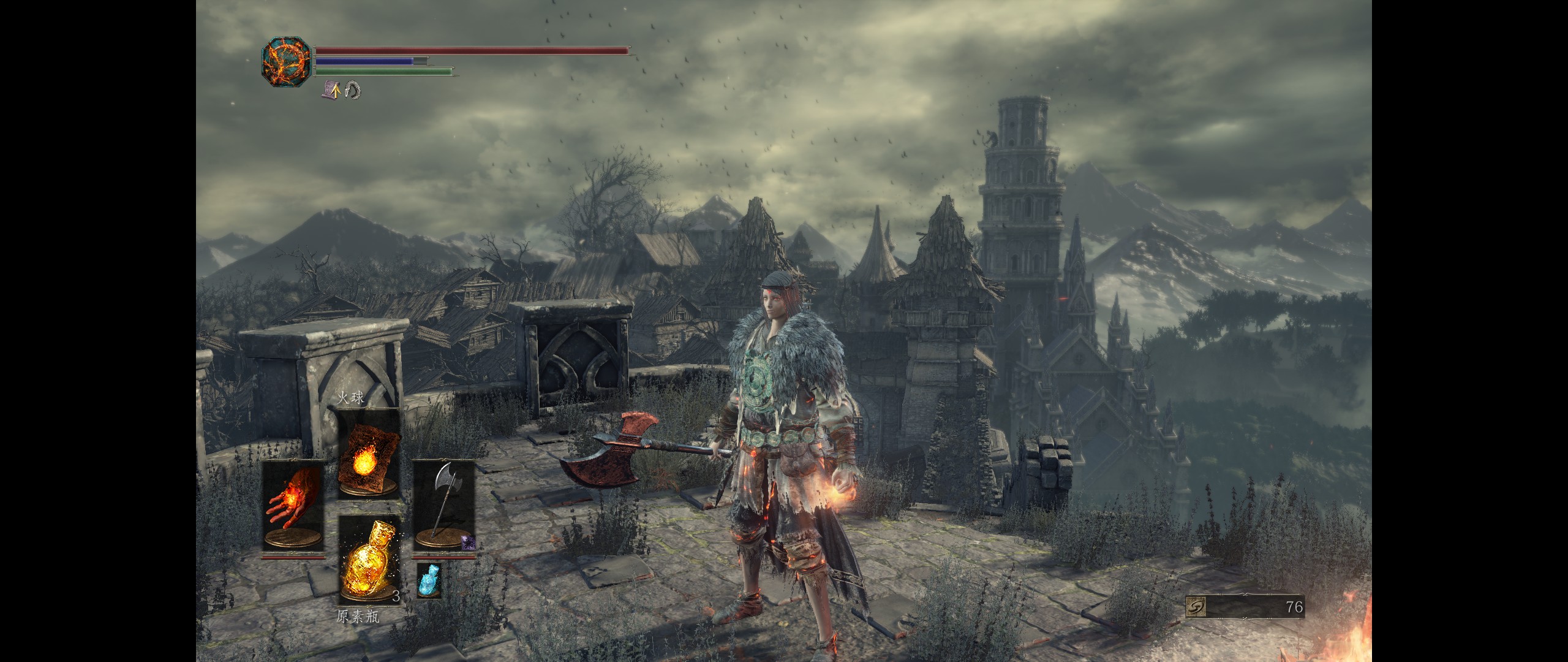Click the souls counter emblem icon
Viewport: 1568px width, 662px height.
click(x=1197, y=607)
